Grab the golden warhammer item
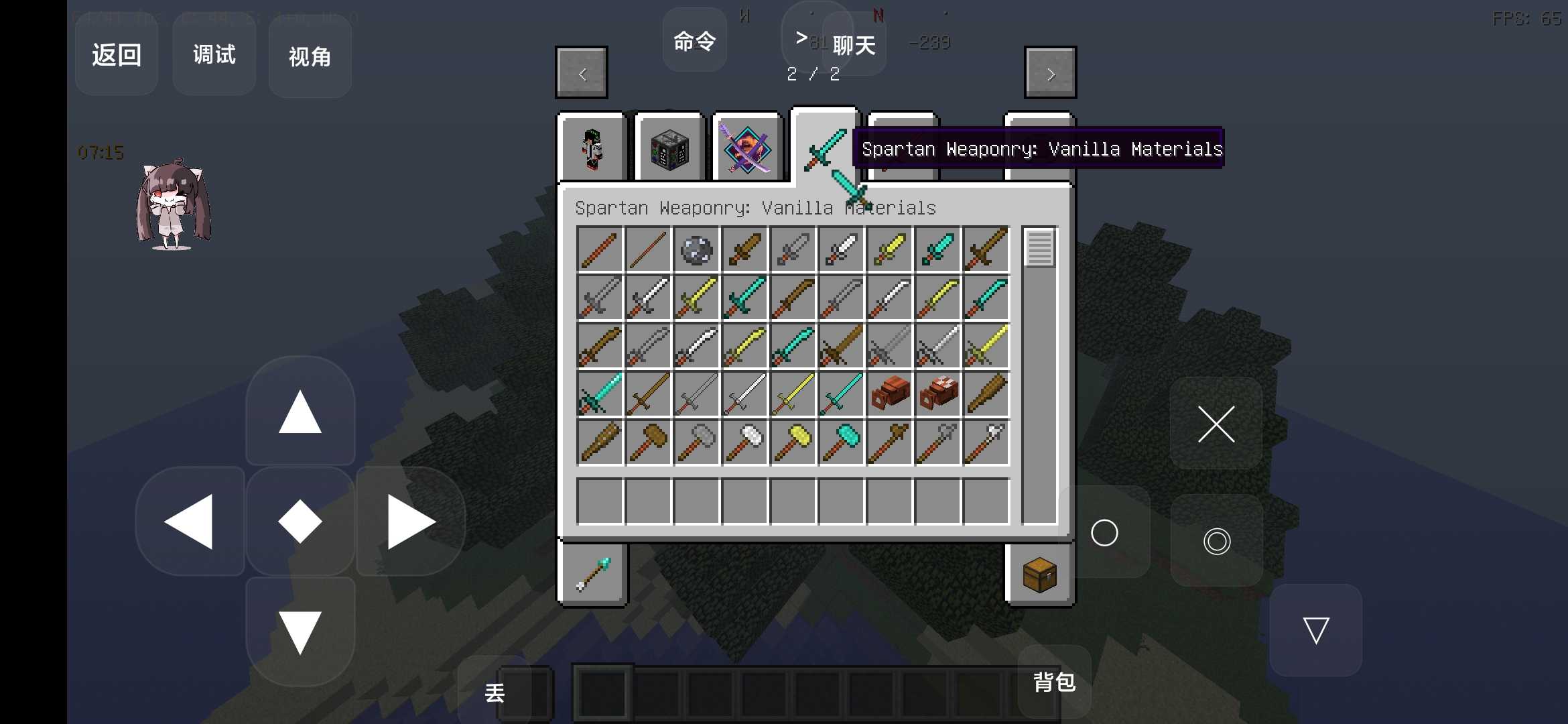1568x724 pixels. pyautogui.click(x=793, y=442)
